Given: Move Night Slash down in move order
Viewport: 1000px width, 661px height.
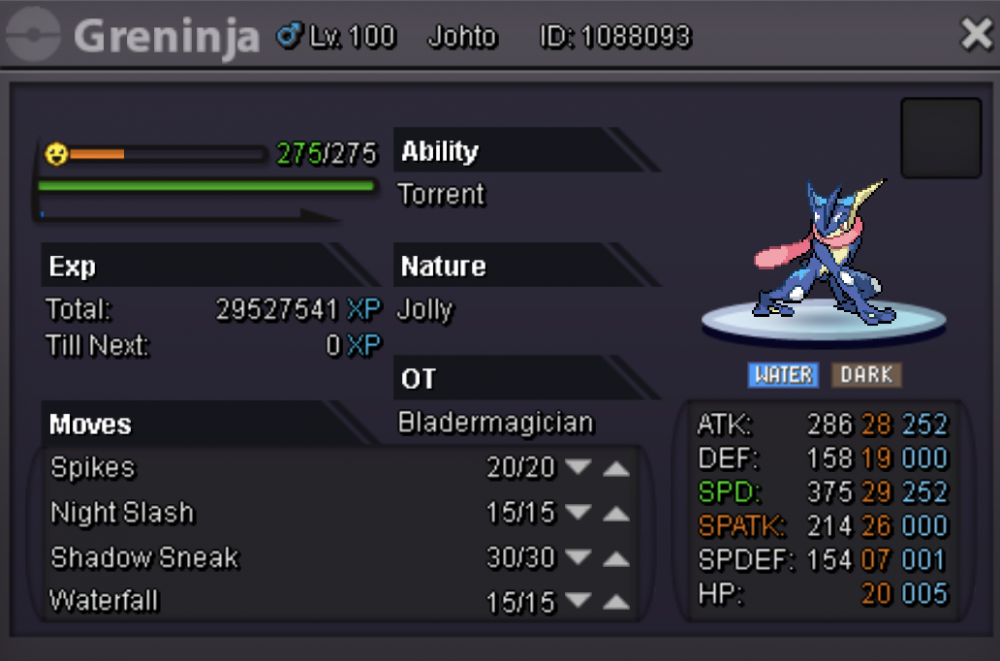Looking at the screenshot, I should coord(578,513).
